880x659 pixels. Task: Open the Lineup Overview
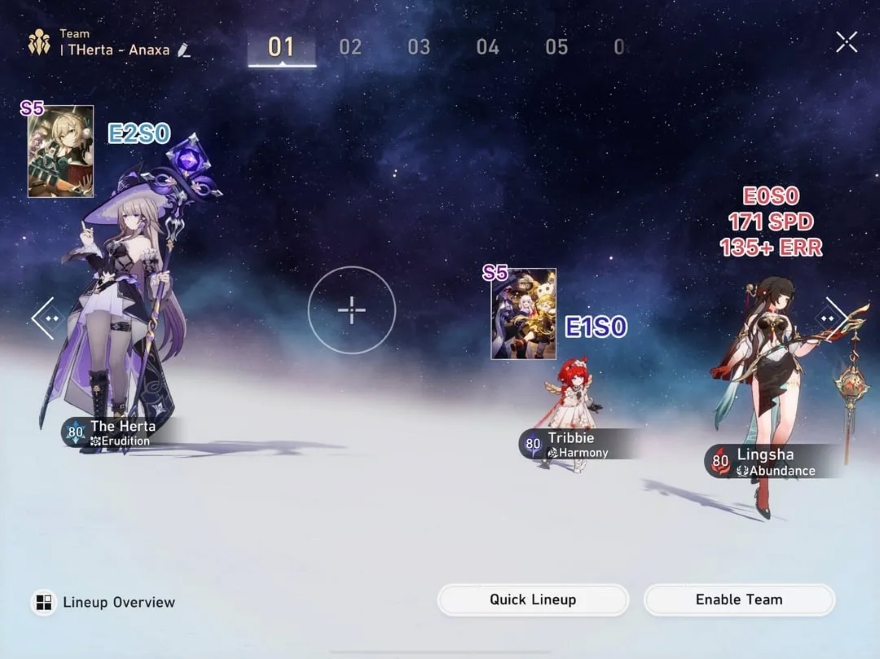pyautogui.click(x=104, y=602)
